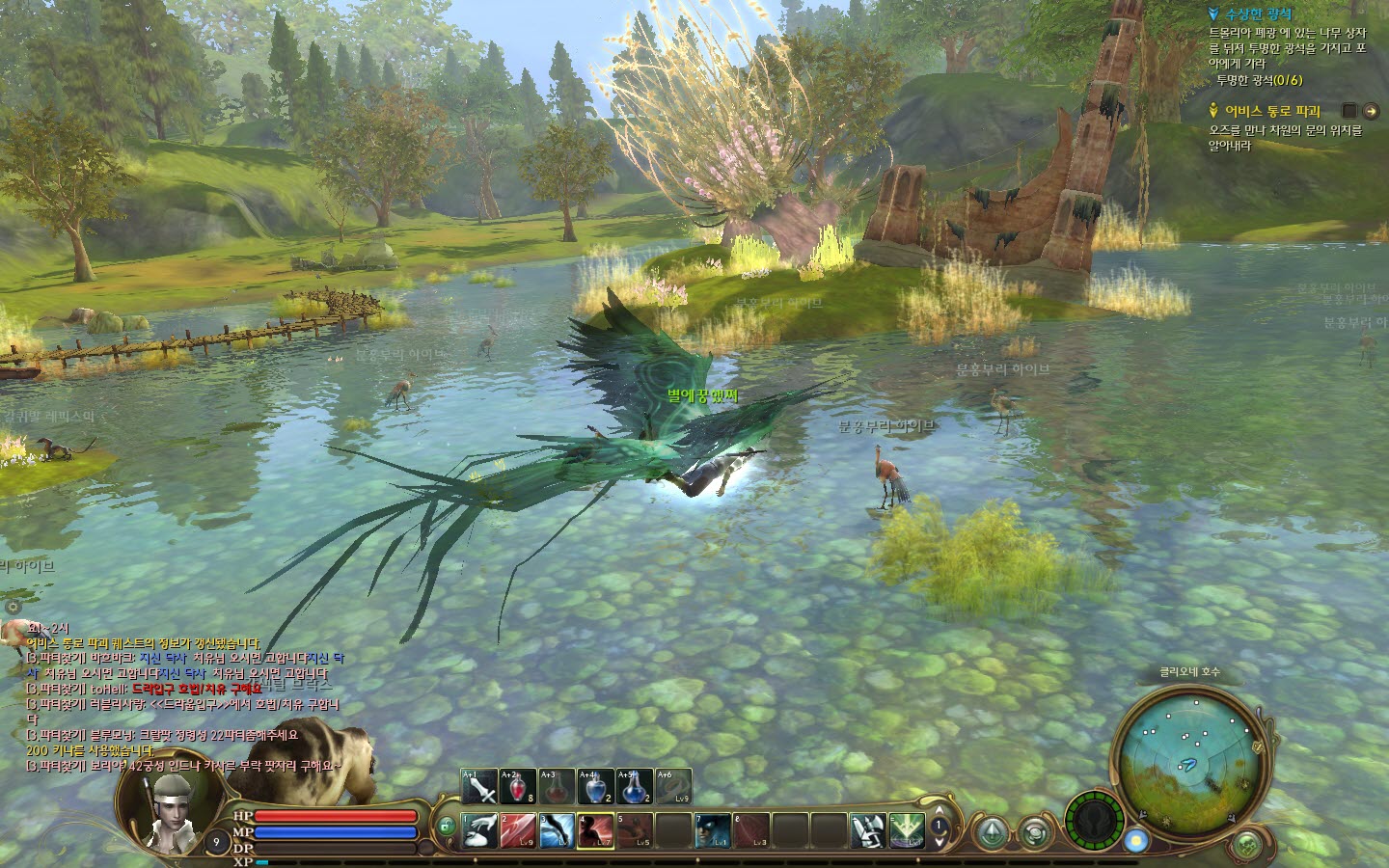Activate the white hand skill in slot 1
The height and width of the screenshot is (868, 1389).
coord(479,830)
